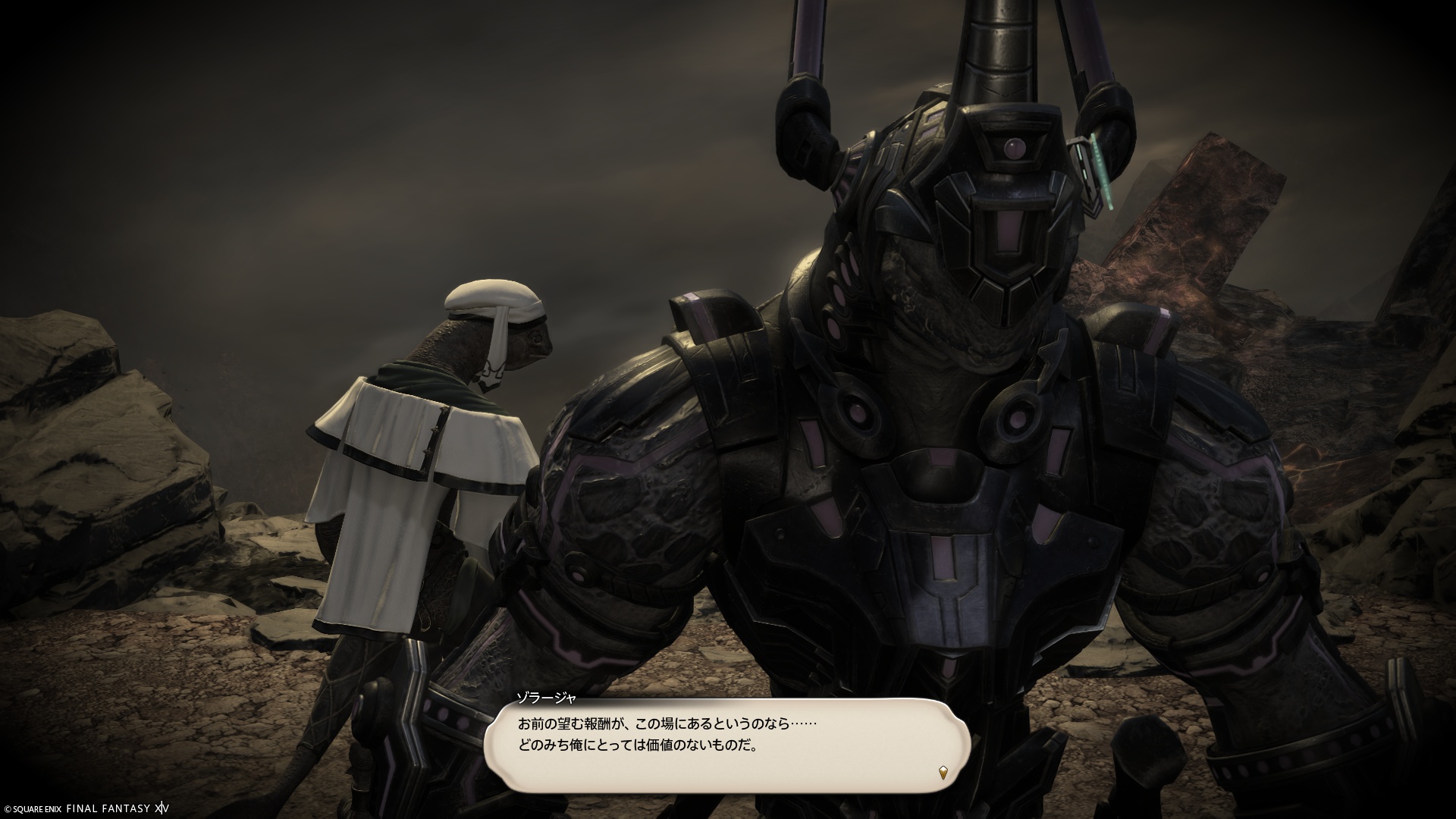Click the dialogue continue arrow indicator

(943, 773)
